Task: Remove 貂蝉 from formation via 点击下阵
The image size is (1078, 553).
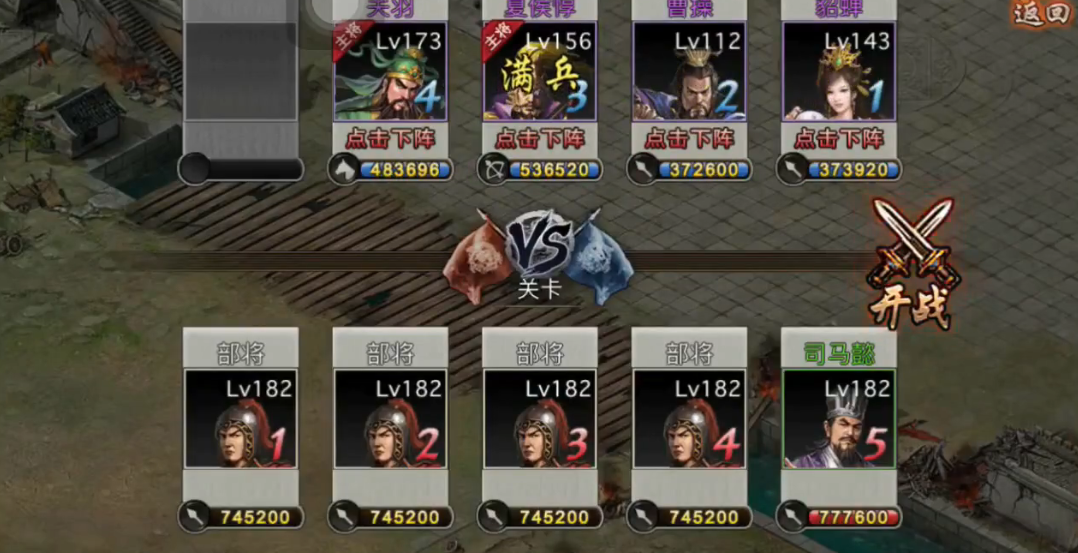Action: [x=838, y=138]
